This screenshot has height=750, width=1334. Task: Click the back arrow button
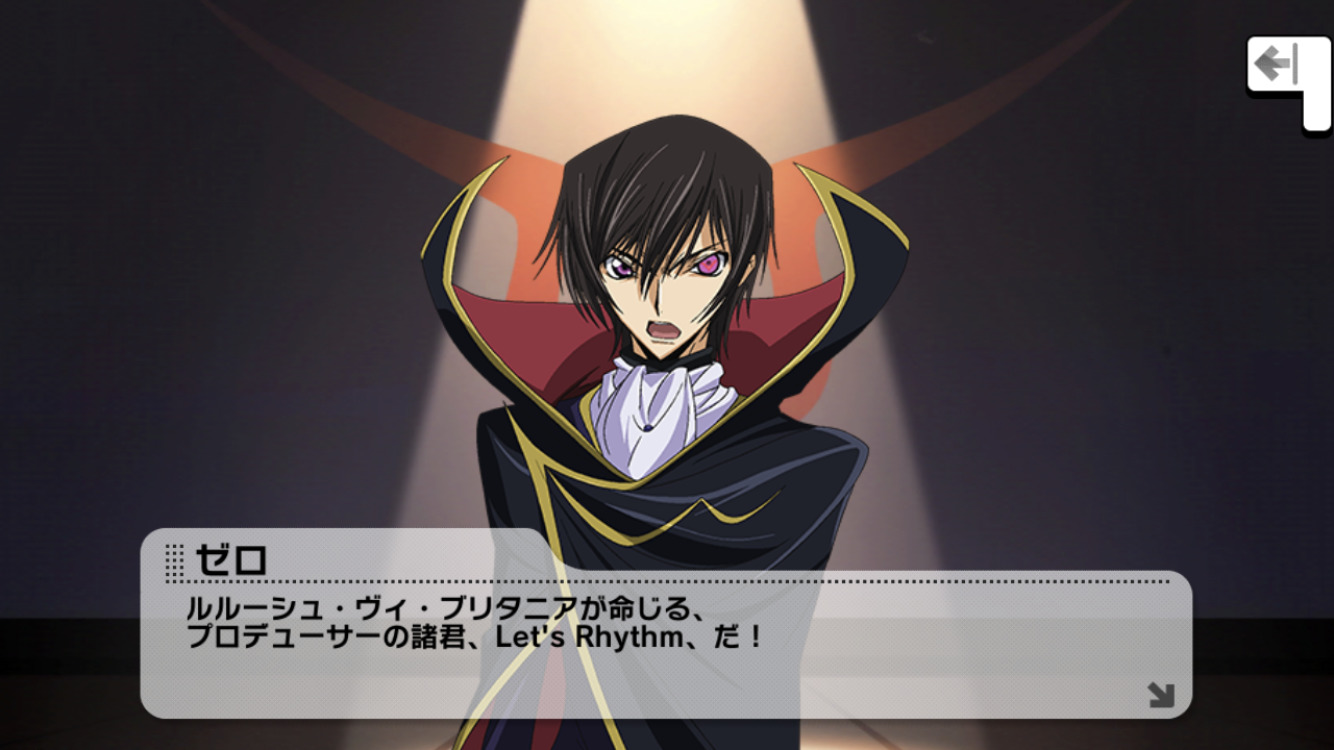pos(1278,66)
